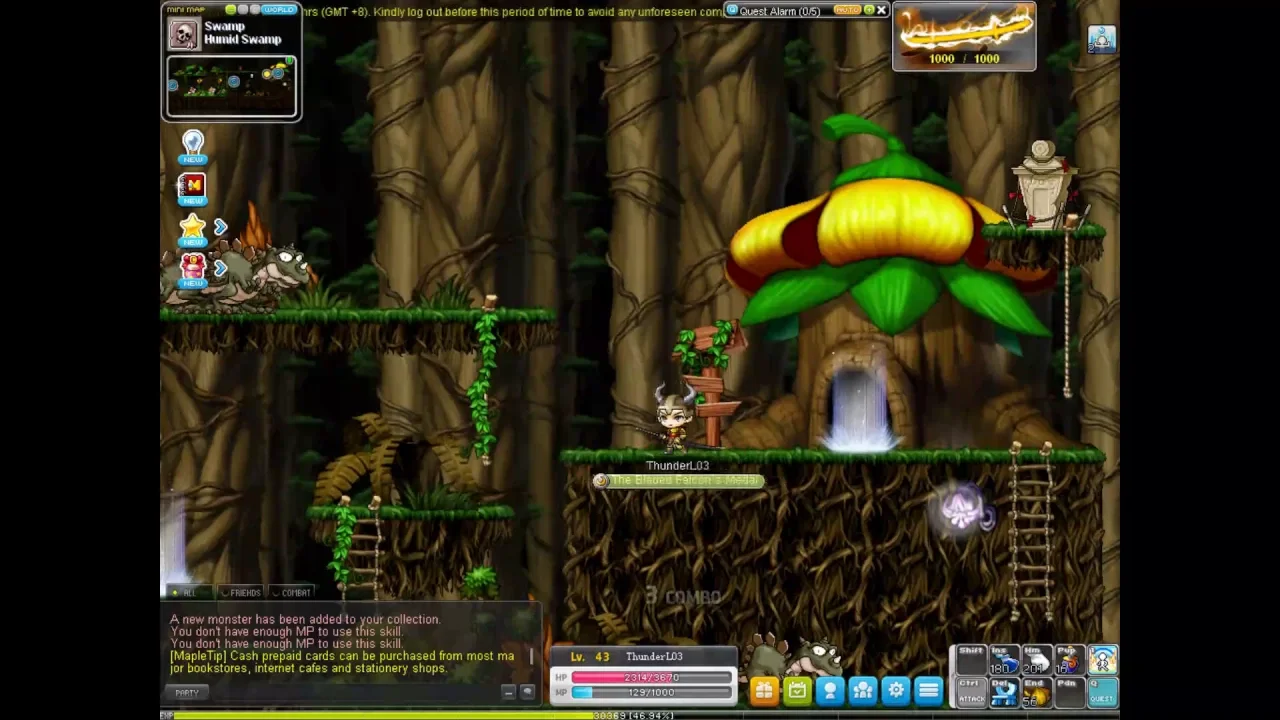1280x720 pixels.
Task: Open the orange Cash Shop gift button
Action: point(764,690)
